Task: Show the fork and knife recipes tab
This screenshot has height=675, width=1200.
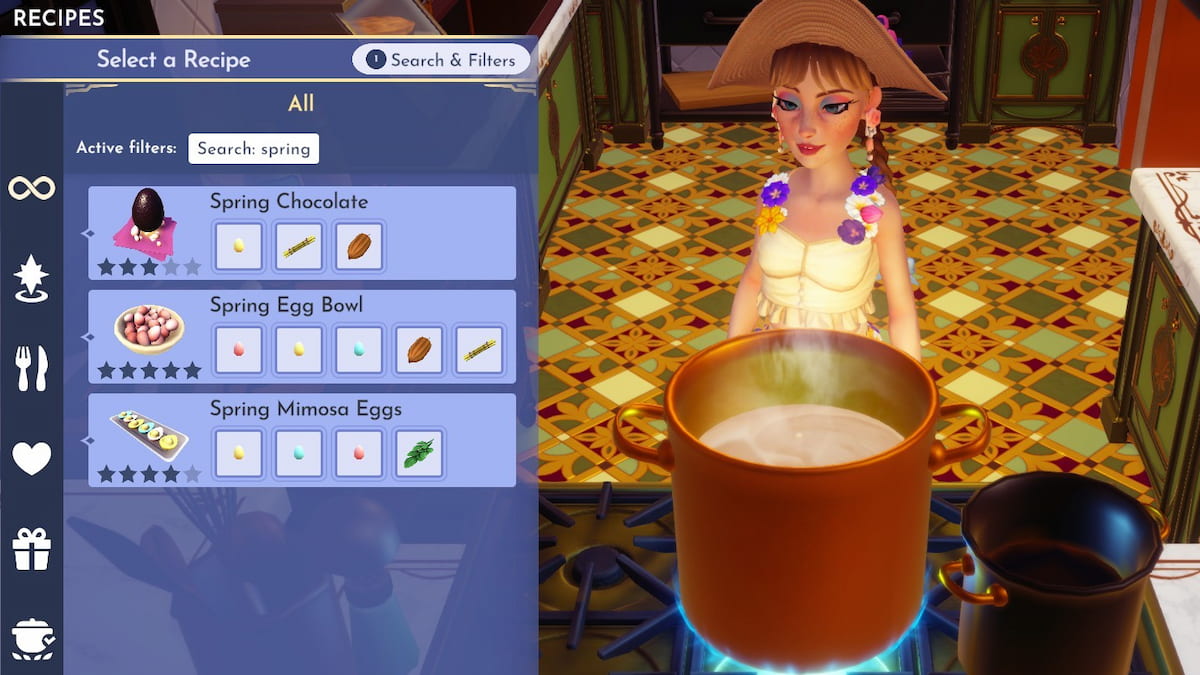Action: 32,368
